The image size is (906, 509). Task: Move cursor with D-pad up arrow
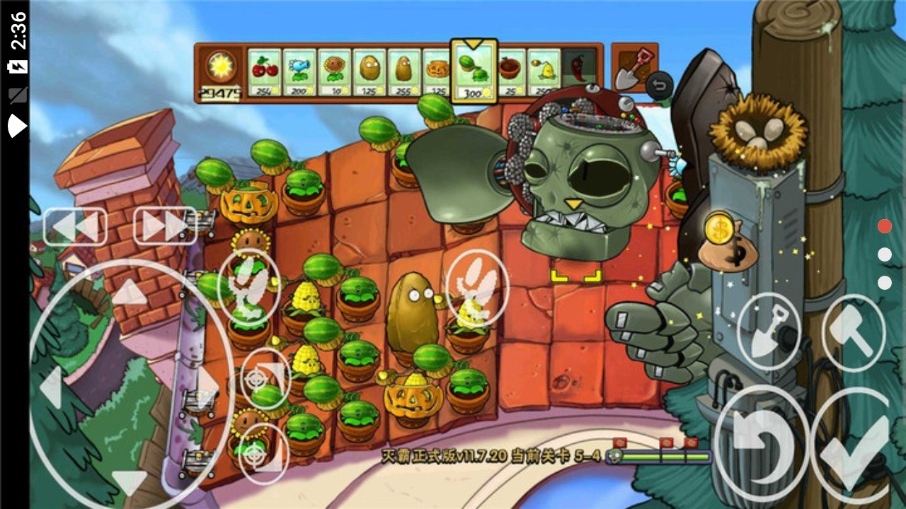click(x=128, y=293)
